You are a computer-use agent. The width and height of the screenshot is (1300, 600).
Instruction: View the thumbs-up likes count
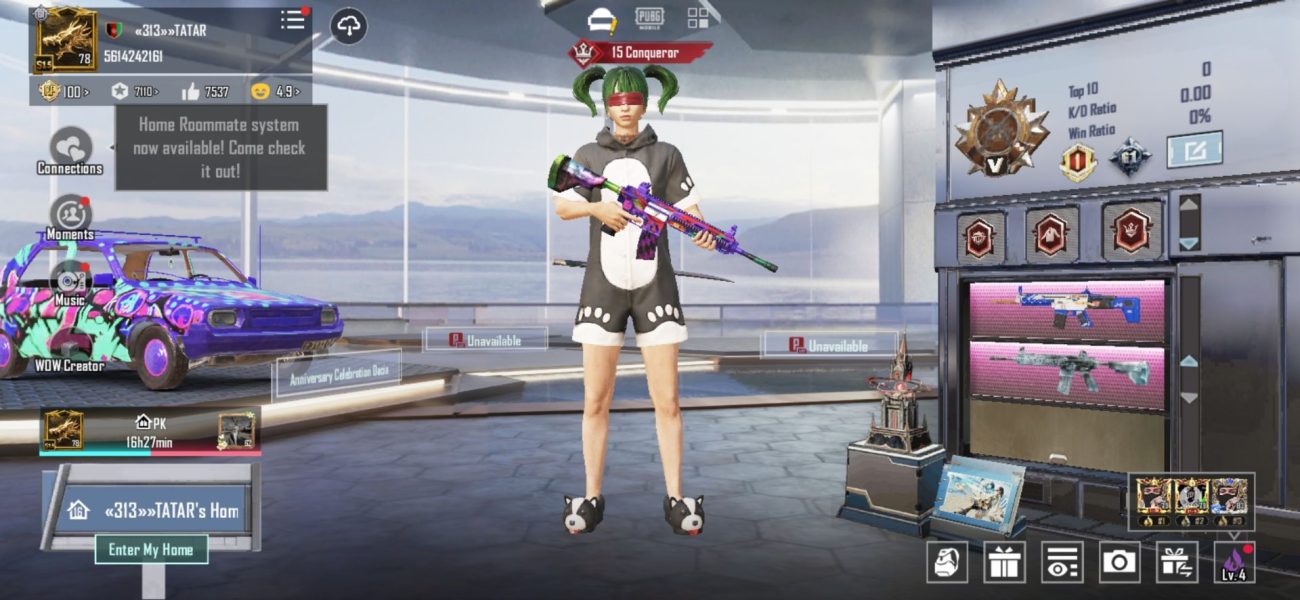click(205, 92)
